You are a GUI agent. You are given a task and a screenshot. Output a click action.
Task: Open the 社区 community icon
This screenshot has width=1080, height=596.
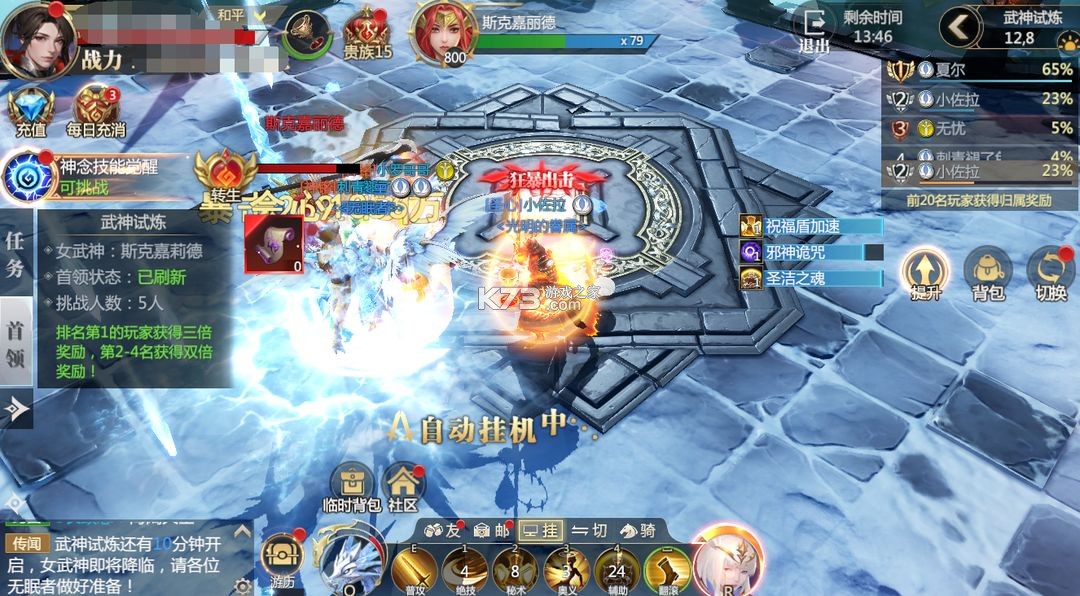coord(402,487)
